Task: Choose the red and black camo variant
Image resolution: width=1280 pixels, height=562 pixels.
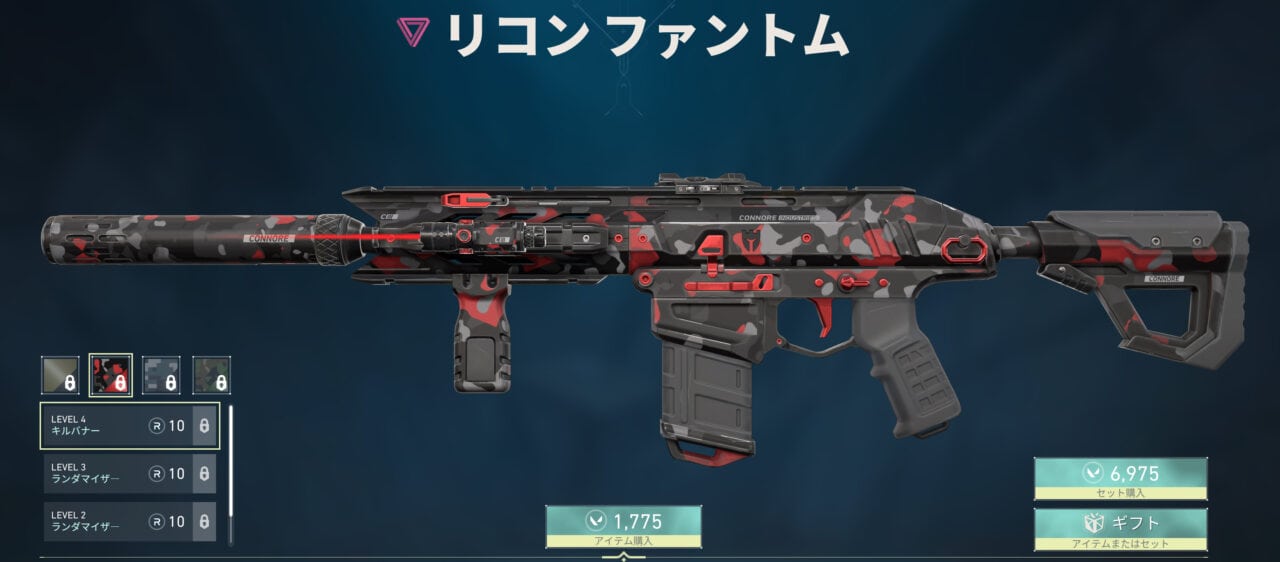Action: point(111,375)
